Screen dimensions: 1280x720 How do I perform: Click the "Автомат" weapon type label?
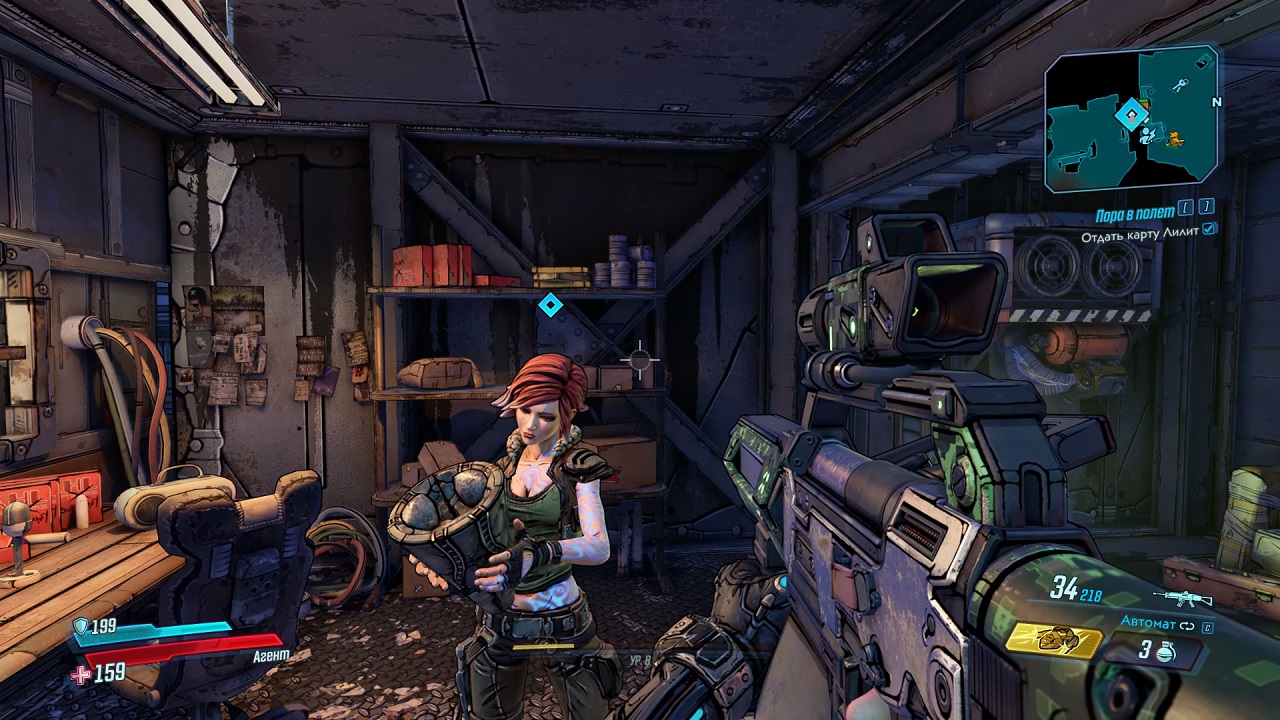(x=1148, y=622)
